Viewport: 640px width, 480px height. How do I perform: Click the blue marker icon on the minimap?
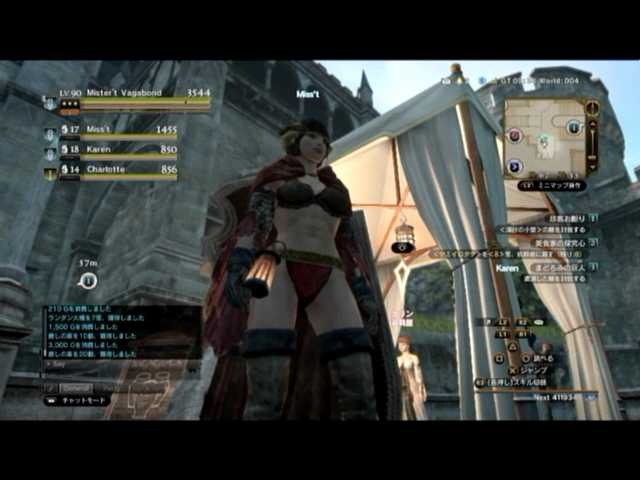click(574, 127)
